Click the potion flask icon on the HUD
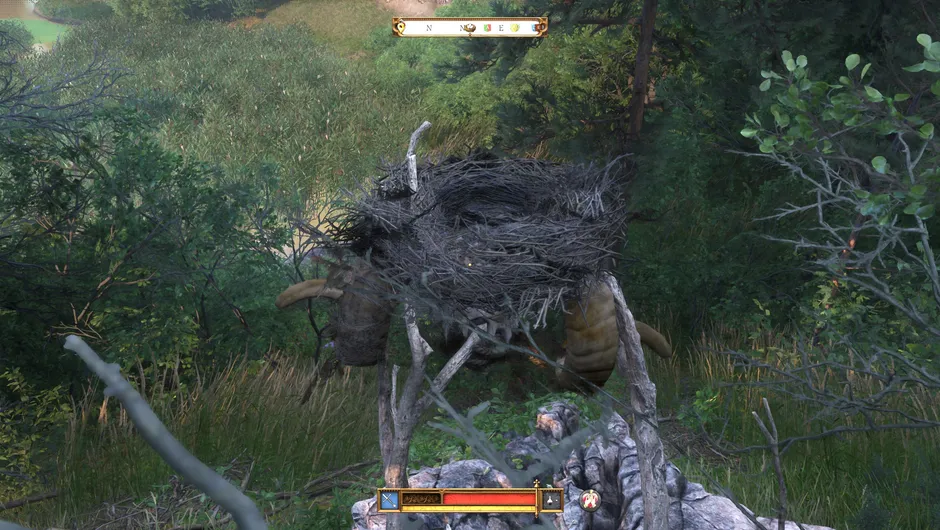Image resolution: width=940 pixels, height=530 pixels. (551, 498)
